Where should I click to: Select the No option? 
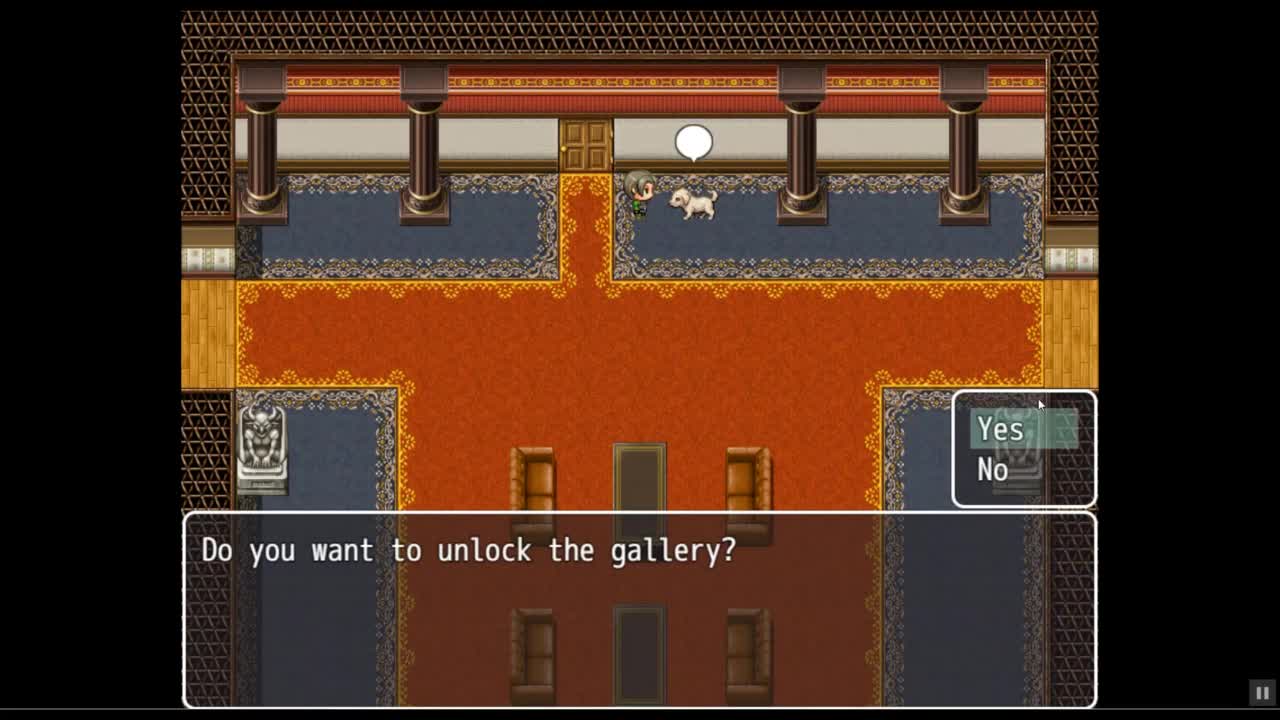point(993,469)
